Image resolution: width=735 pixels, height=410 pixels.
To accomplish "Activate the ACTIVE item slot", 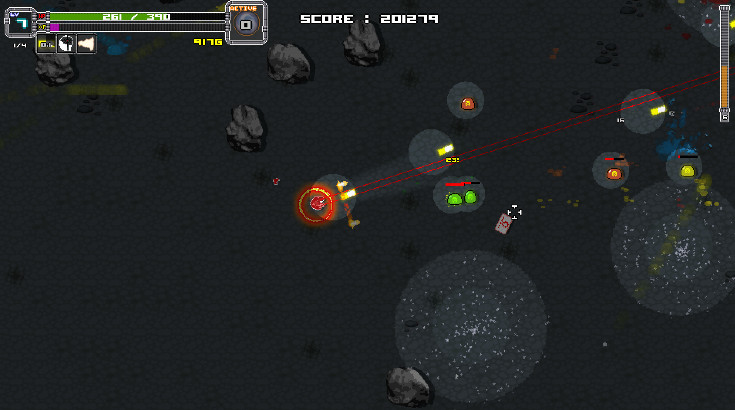I will pyautogui.click(x=245, y=24).
